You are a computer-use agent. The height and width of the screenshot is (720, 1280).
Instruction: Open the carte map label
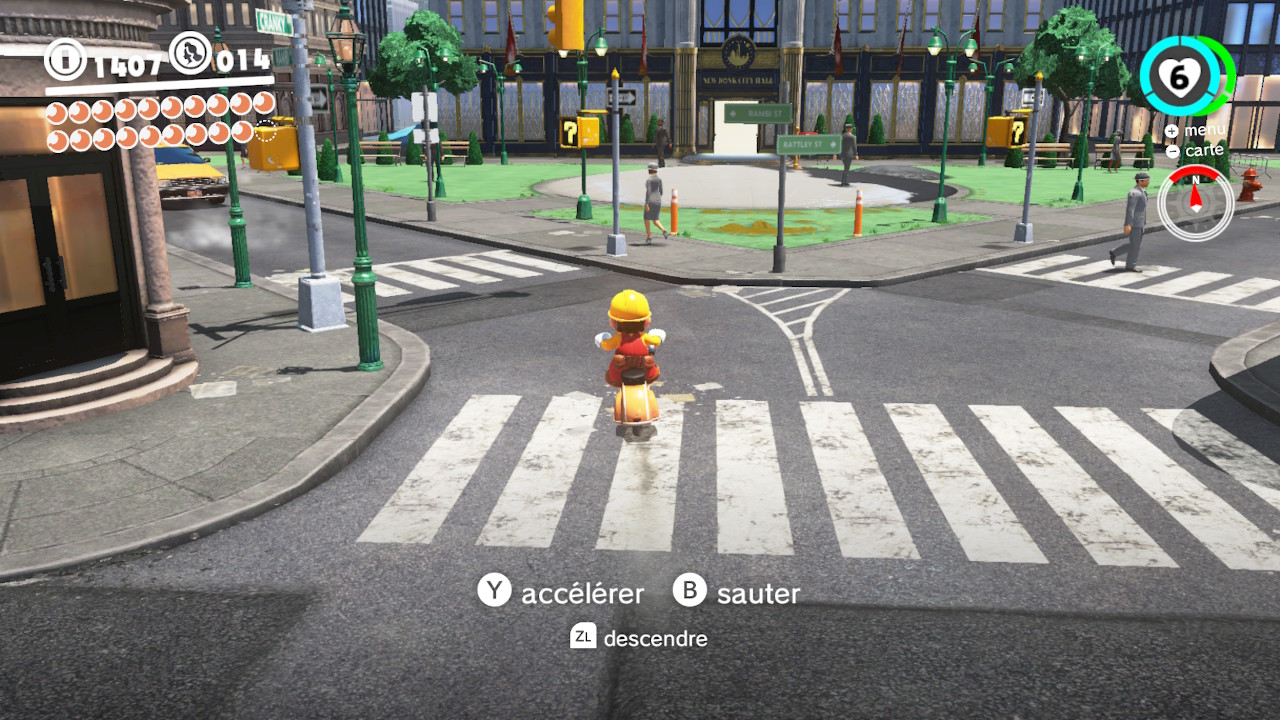coord(1204,151)
